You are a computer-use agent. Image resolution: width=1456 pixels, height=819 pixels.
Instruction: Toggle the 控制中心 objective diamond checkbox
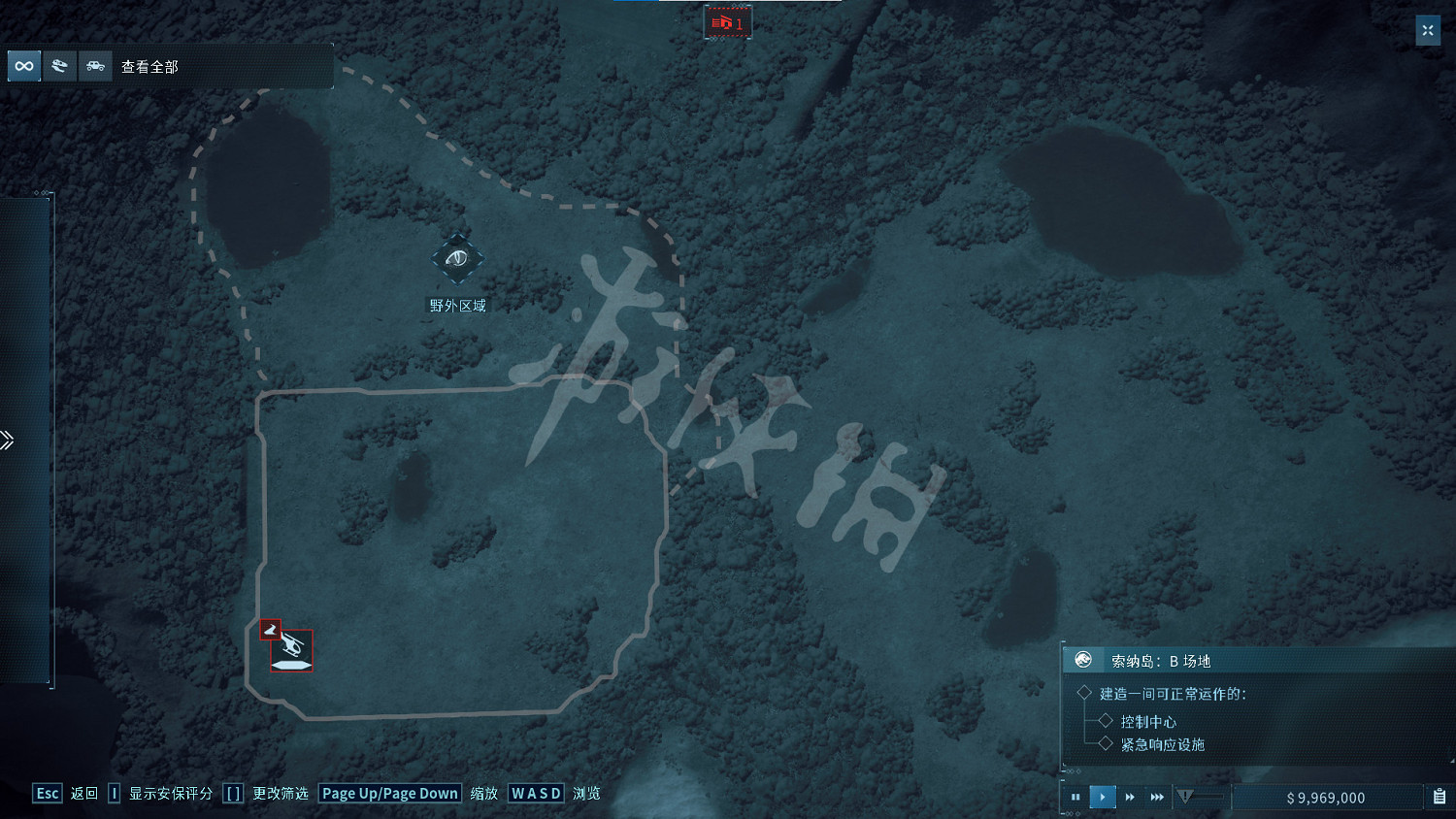(x=1108, y=722)
